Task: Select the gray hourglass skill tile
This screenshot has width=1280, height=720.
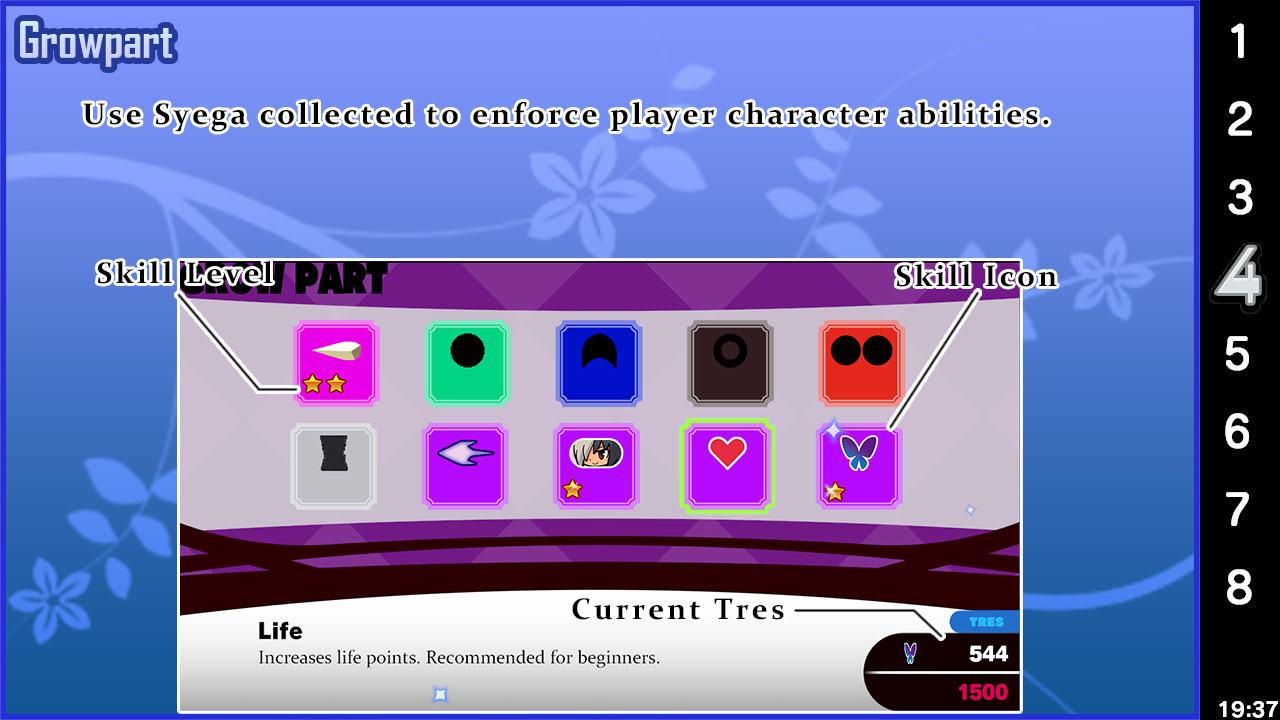Action: click(x=333, y=466)
